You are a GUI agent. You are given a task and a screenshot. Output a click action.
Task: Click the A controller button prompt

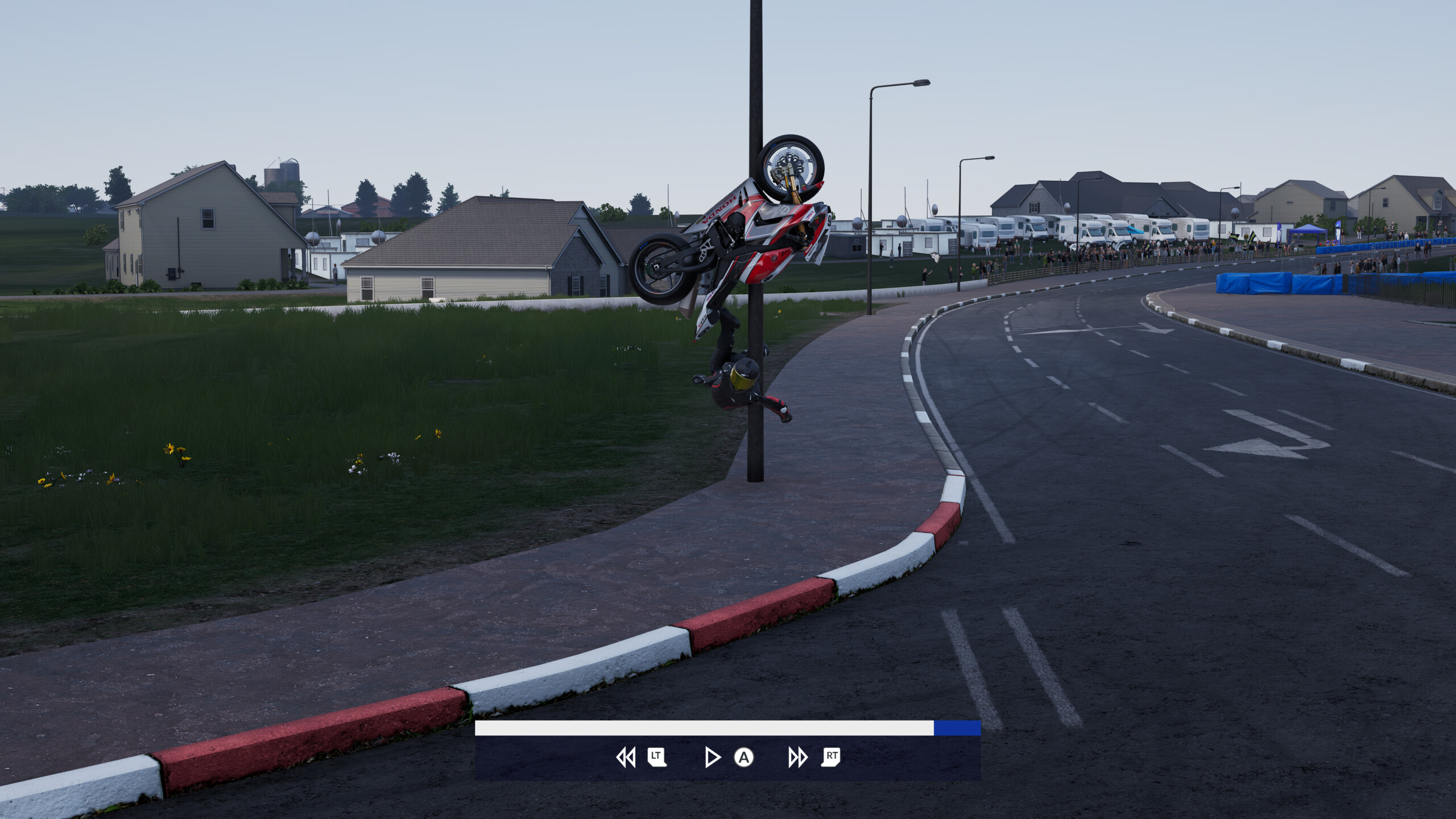[743, 758]
